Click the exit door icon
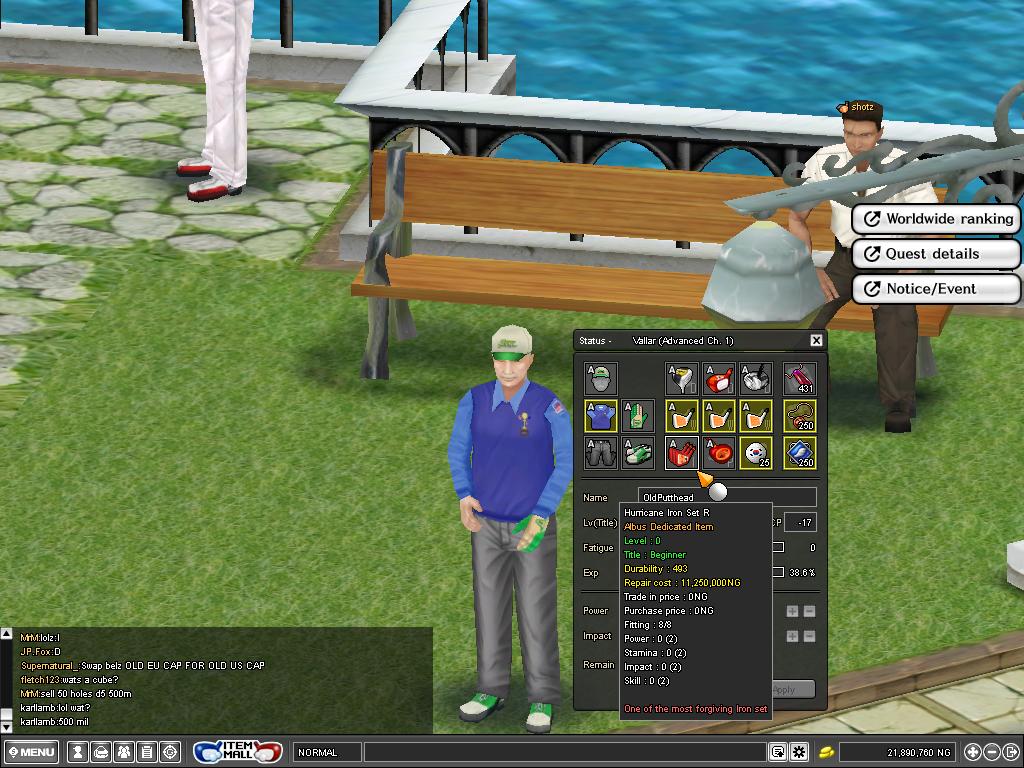1024x768 pixels. click(x=1012, y=752)
